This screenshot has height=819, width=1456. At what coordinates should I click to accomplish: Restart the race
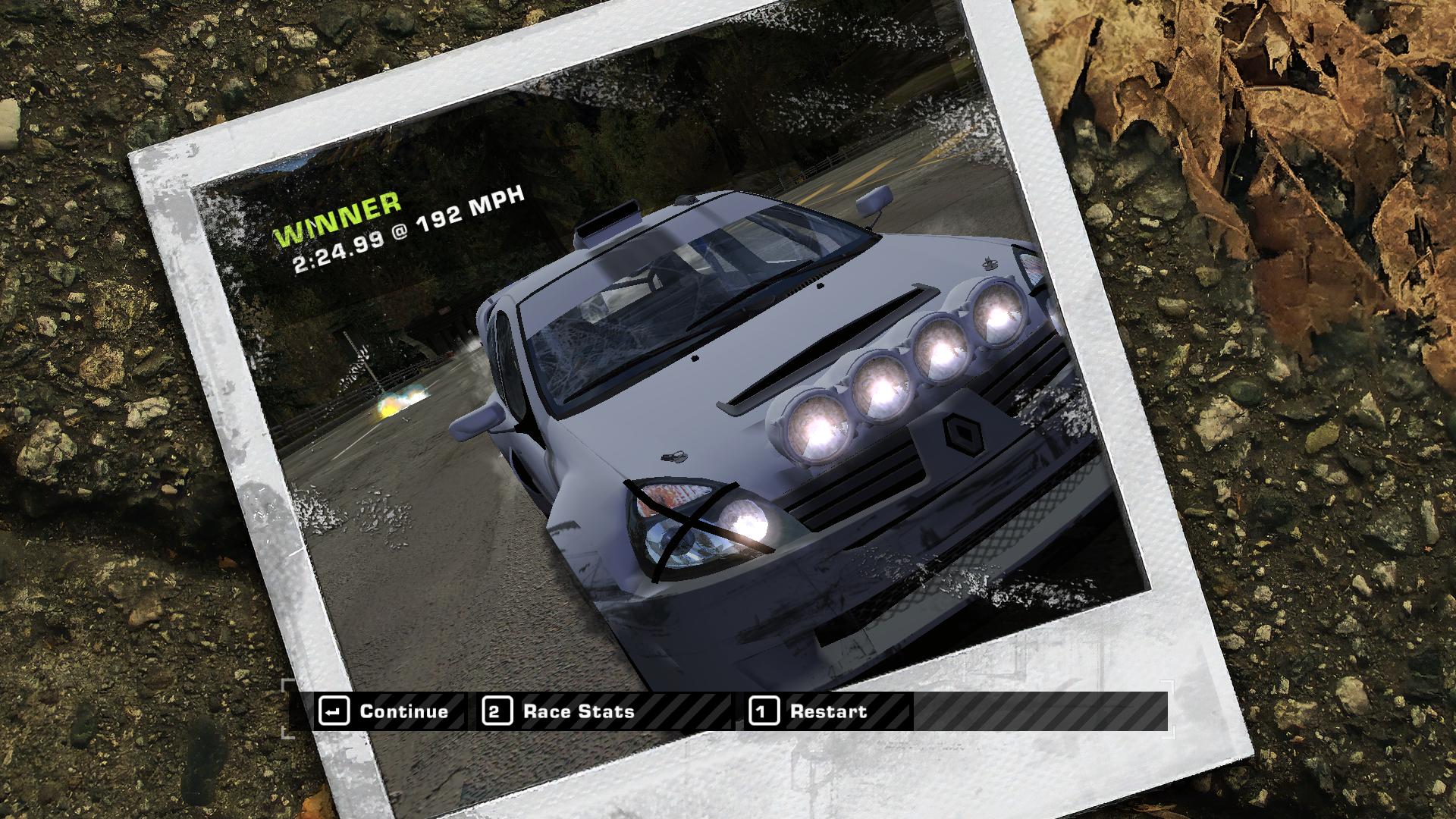tap(809, 712)
